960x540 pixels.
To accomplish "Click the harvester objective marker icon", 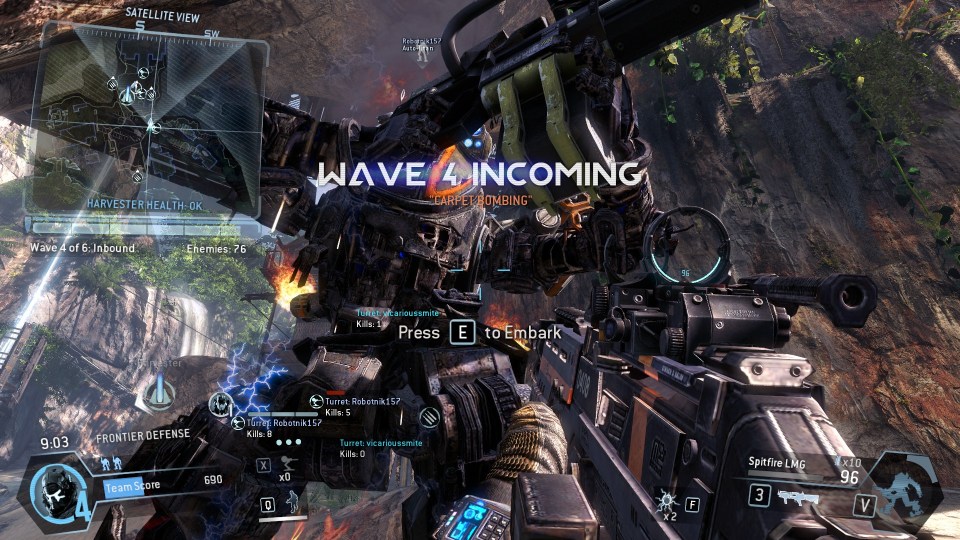I will click(155, 394).
